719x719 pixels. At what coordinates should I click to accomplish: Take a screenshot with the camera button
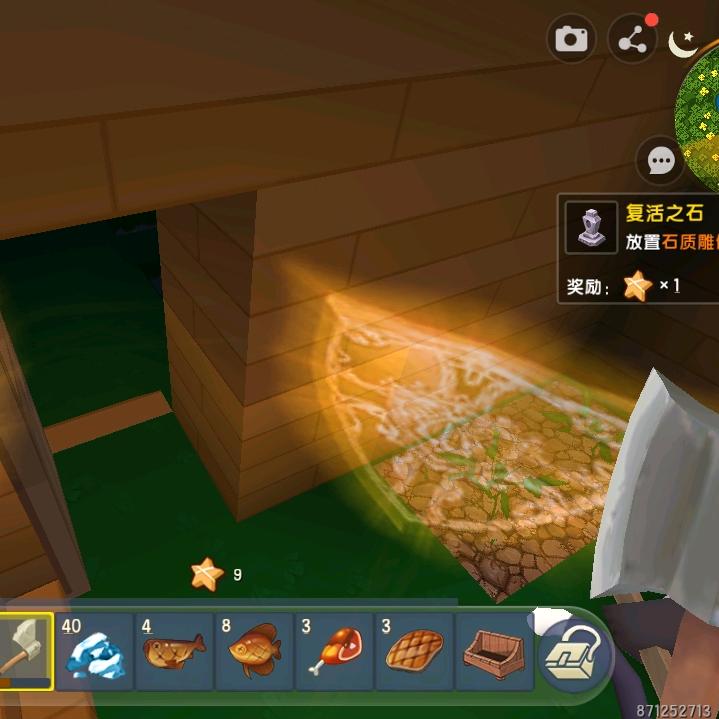point(571,40)
